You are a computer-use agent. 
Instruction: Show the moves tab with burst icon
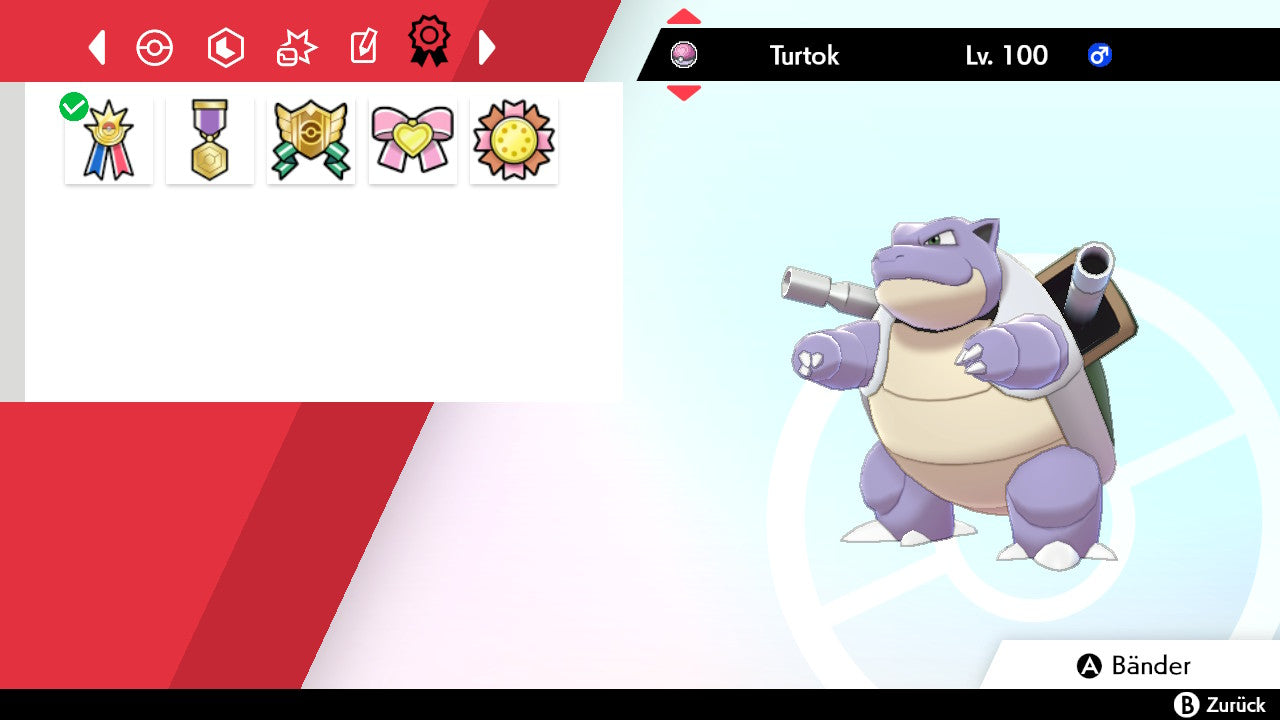(296, 47)
